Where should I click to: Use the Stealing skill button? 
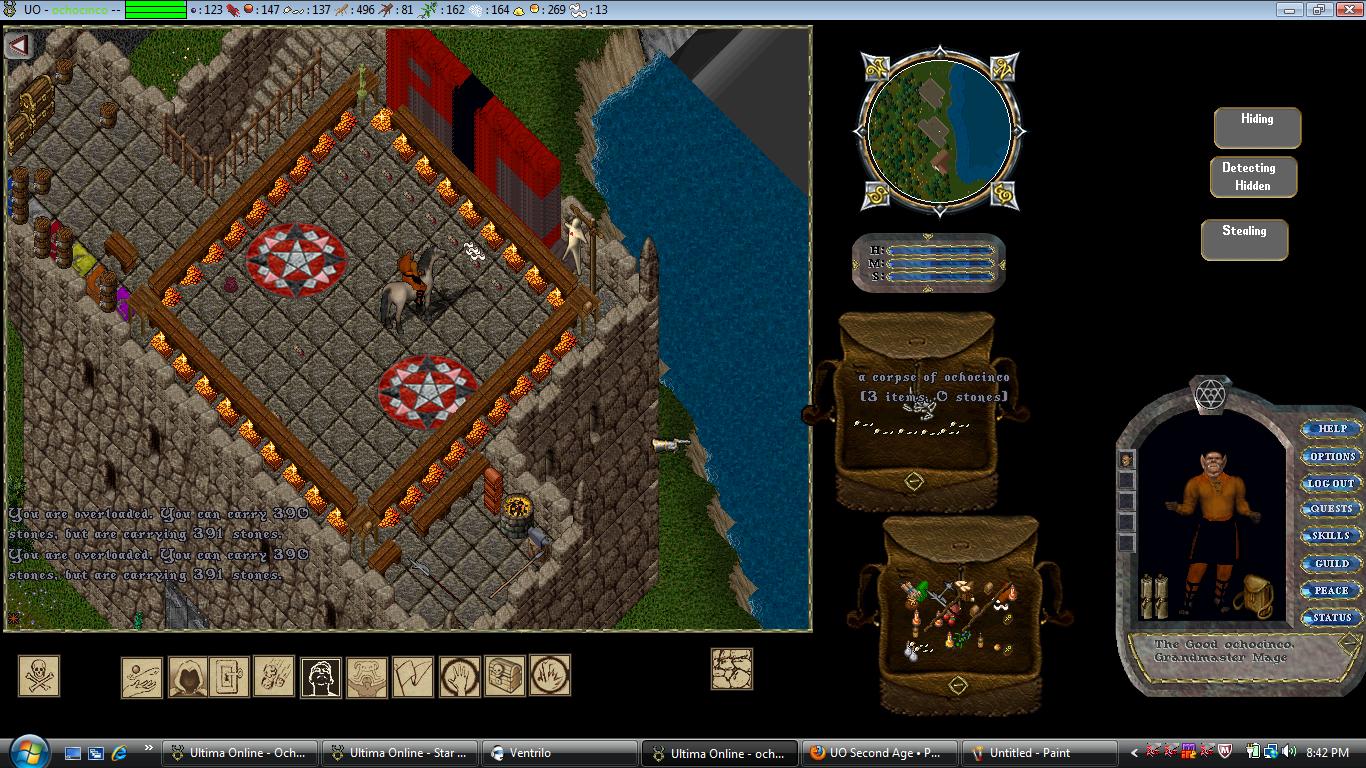[1244, 239]
